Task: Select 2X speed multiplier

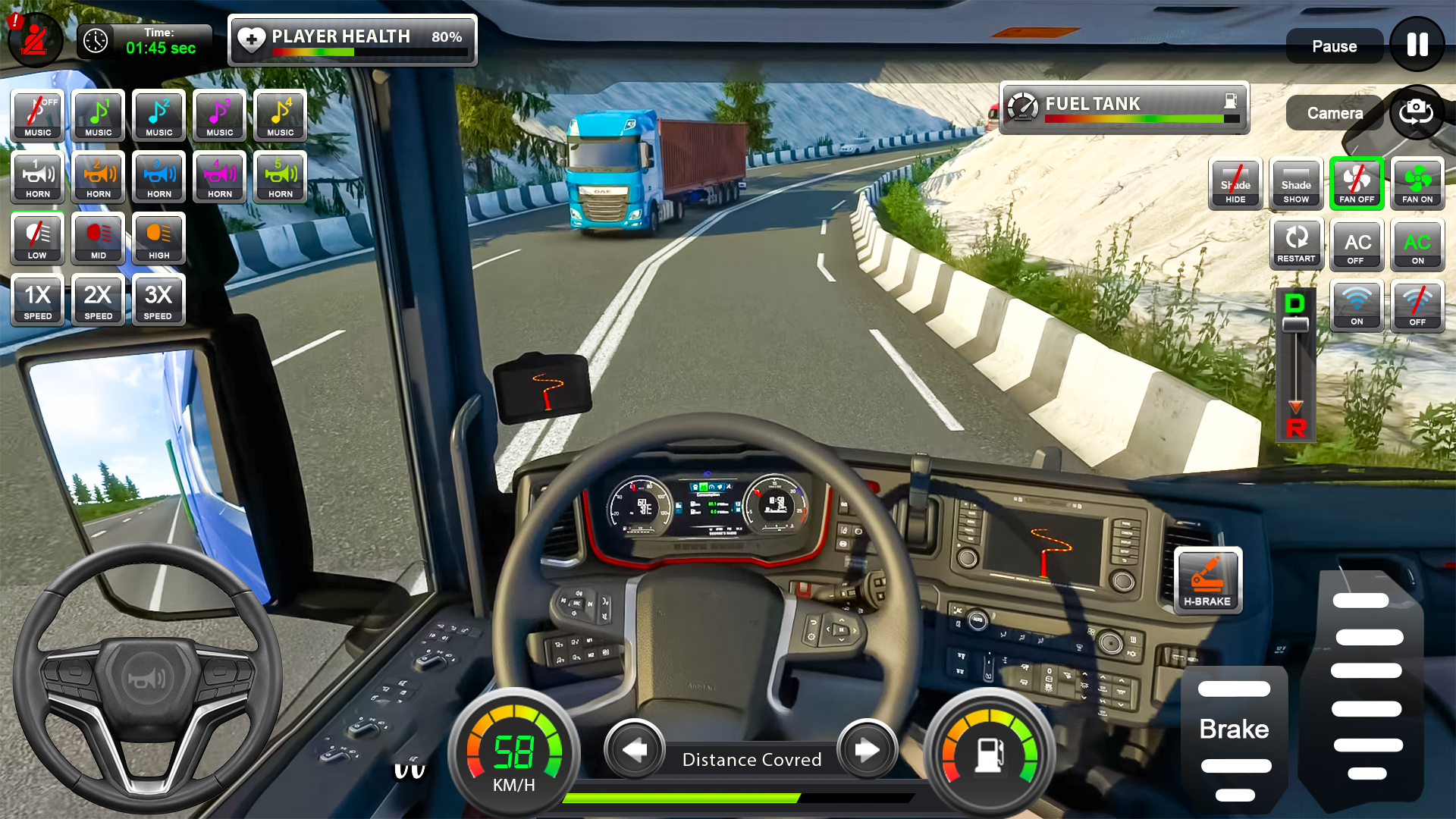Action: 97,300
